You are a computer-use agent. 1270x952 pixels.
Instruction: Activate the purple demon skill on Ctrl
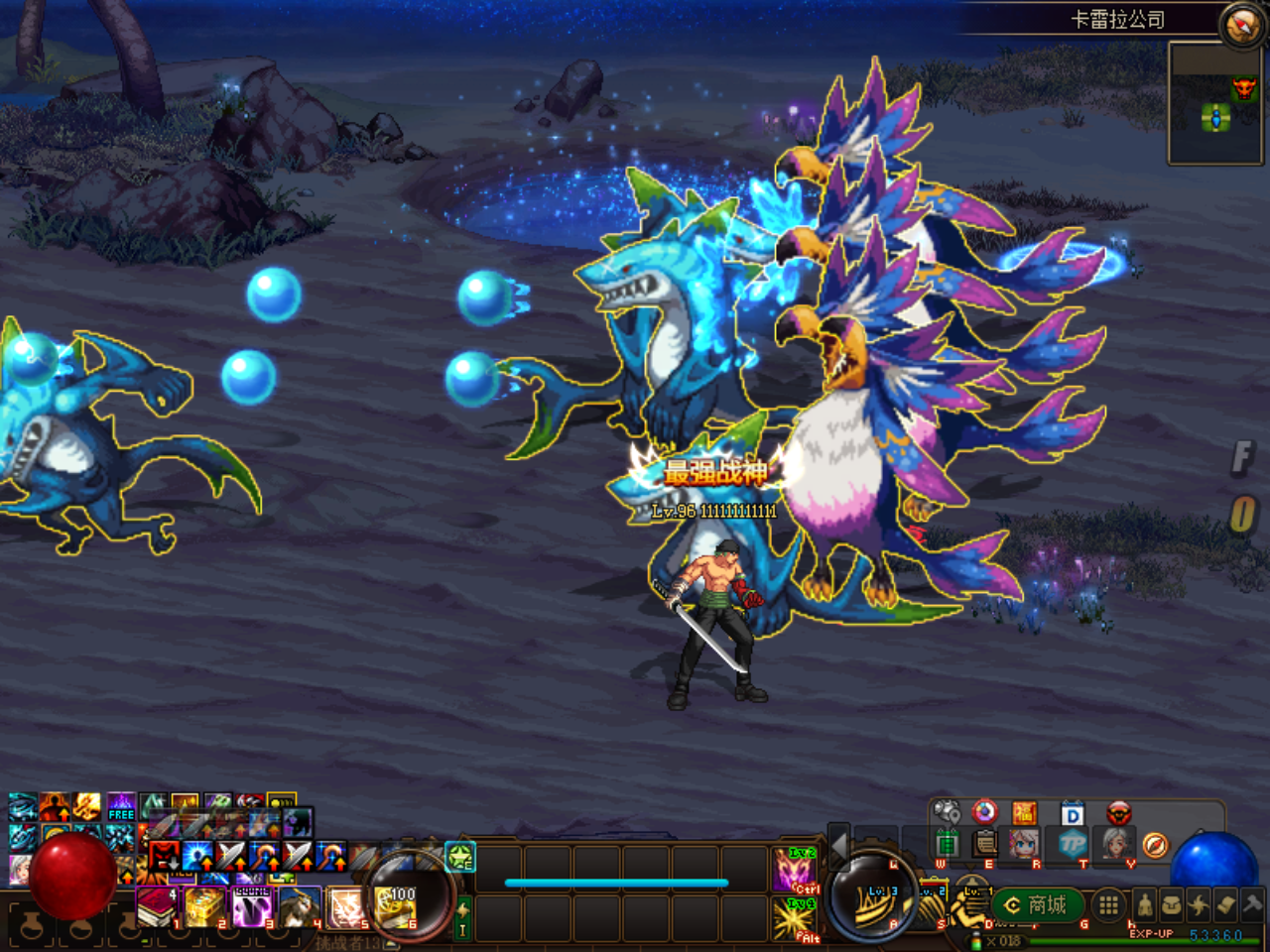794,870
